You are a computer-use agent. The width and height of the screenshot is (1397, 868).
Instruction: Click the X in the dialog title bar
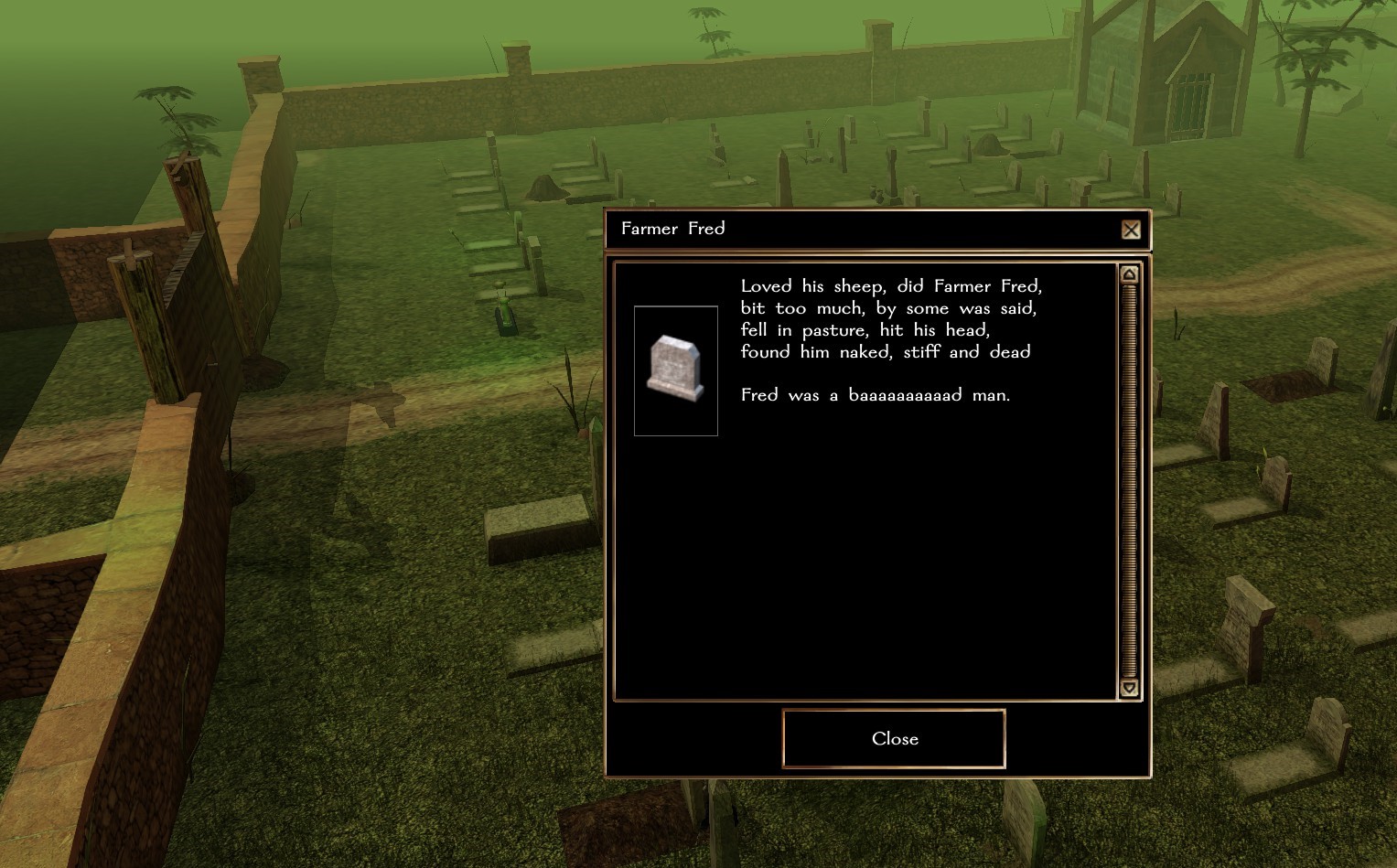tap(1131, 230)
